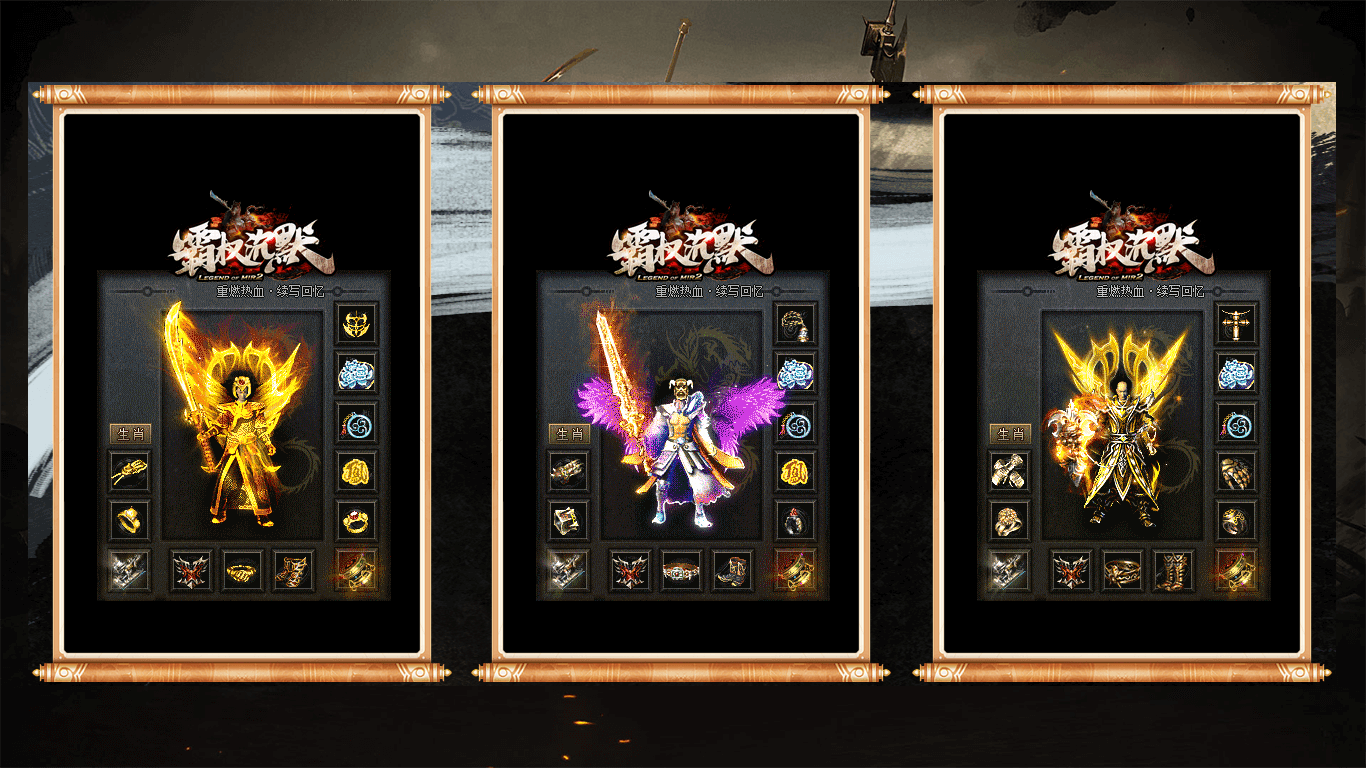Click the twin golden bracers slot
This screenshot has height=768, width=1366.
[x=1009, y=471]
